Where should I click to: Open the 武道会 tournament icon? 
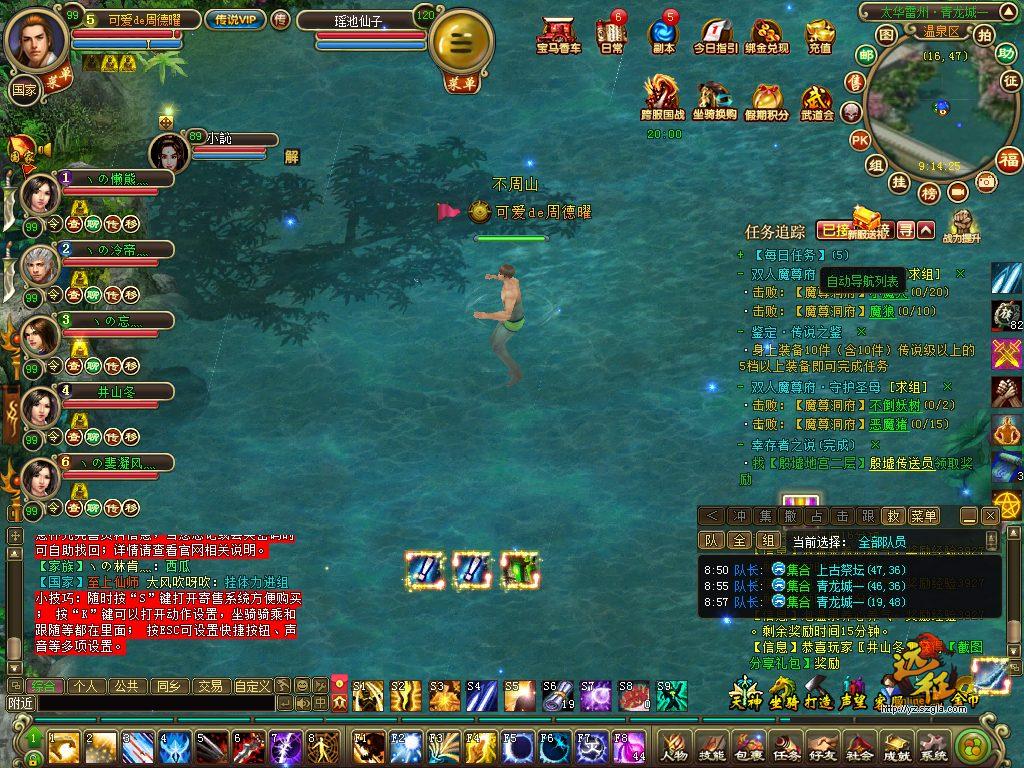coord(816,100)
